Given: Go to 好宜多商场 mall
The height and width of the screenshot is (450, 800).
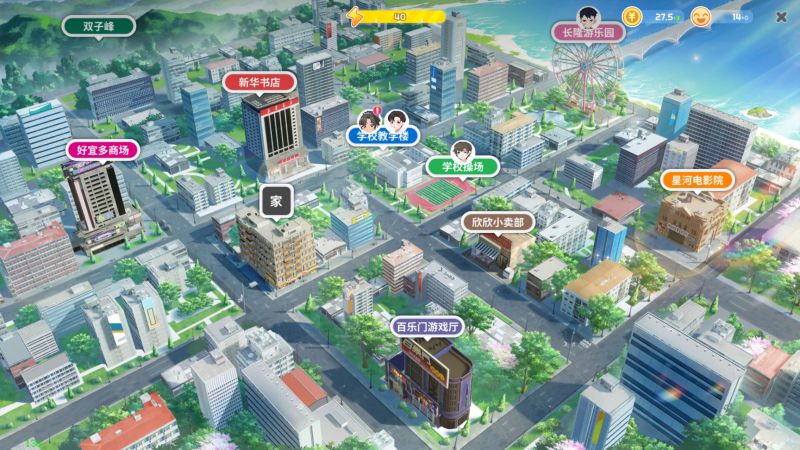Looking at the screenshot, I should click(103, 150).
